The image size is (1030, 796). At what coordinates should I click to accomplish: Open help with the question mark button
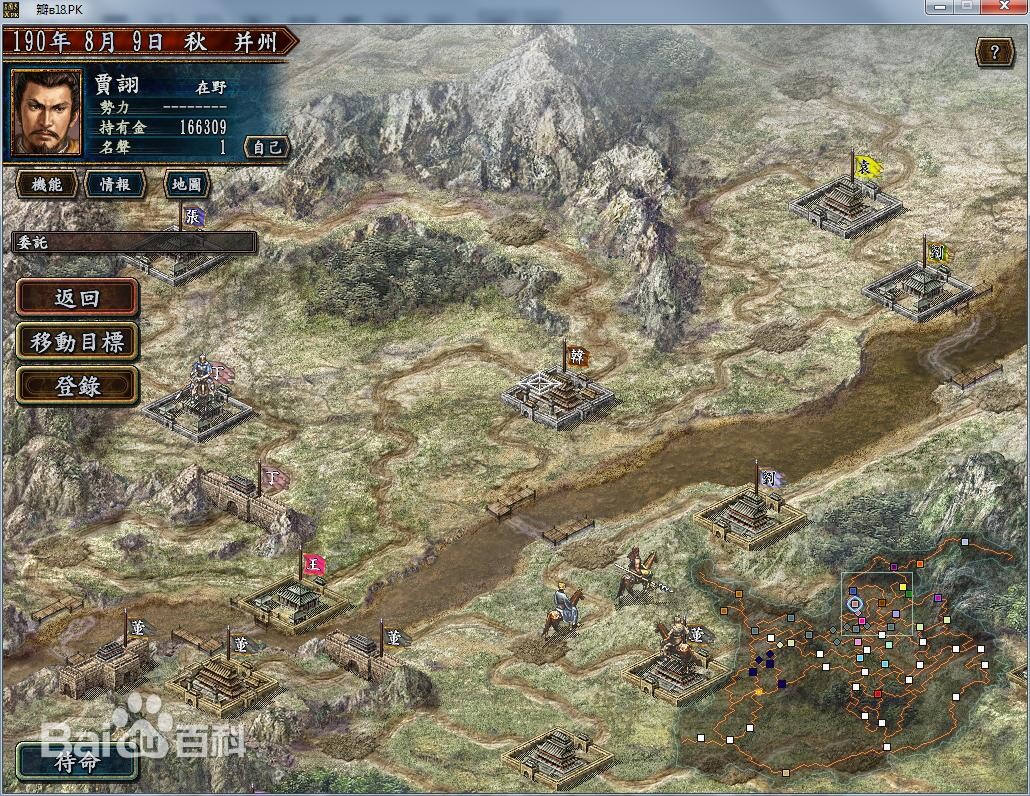pyautogui.click(x=994, y=52)
